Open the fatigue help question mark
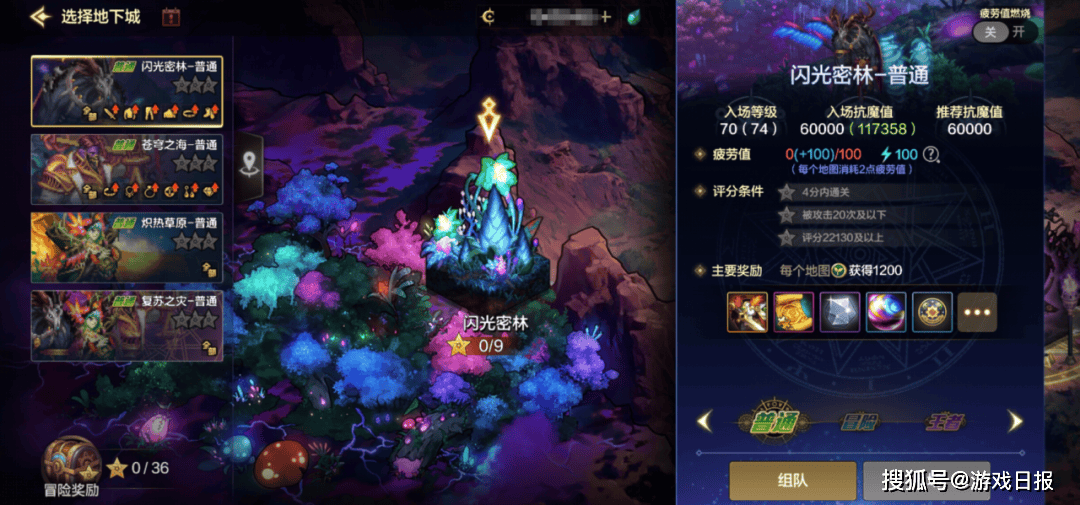The width and height of the screenshot is (1080, 505). pyautogui.click(x=931, y=154)
